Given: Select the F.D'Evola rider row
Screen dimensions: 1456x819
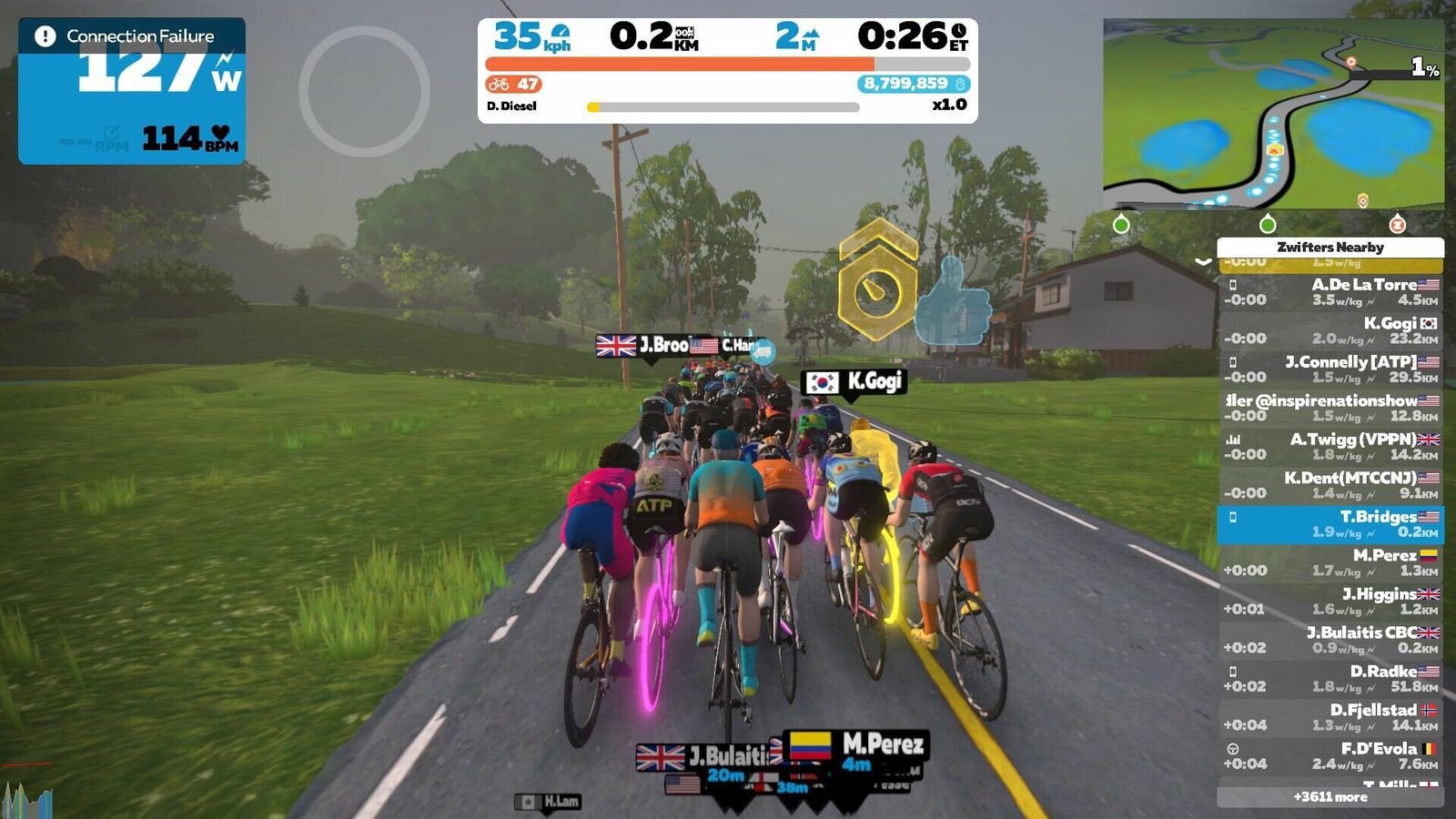Looking at the screenshot, I should point(1330,756).
